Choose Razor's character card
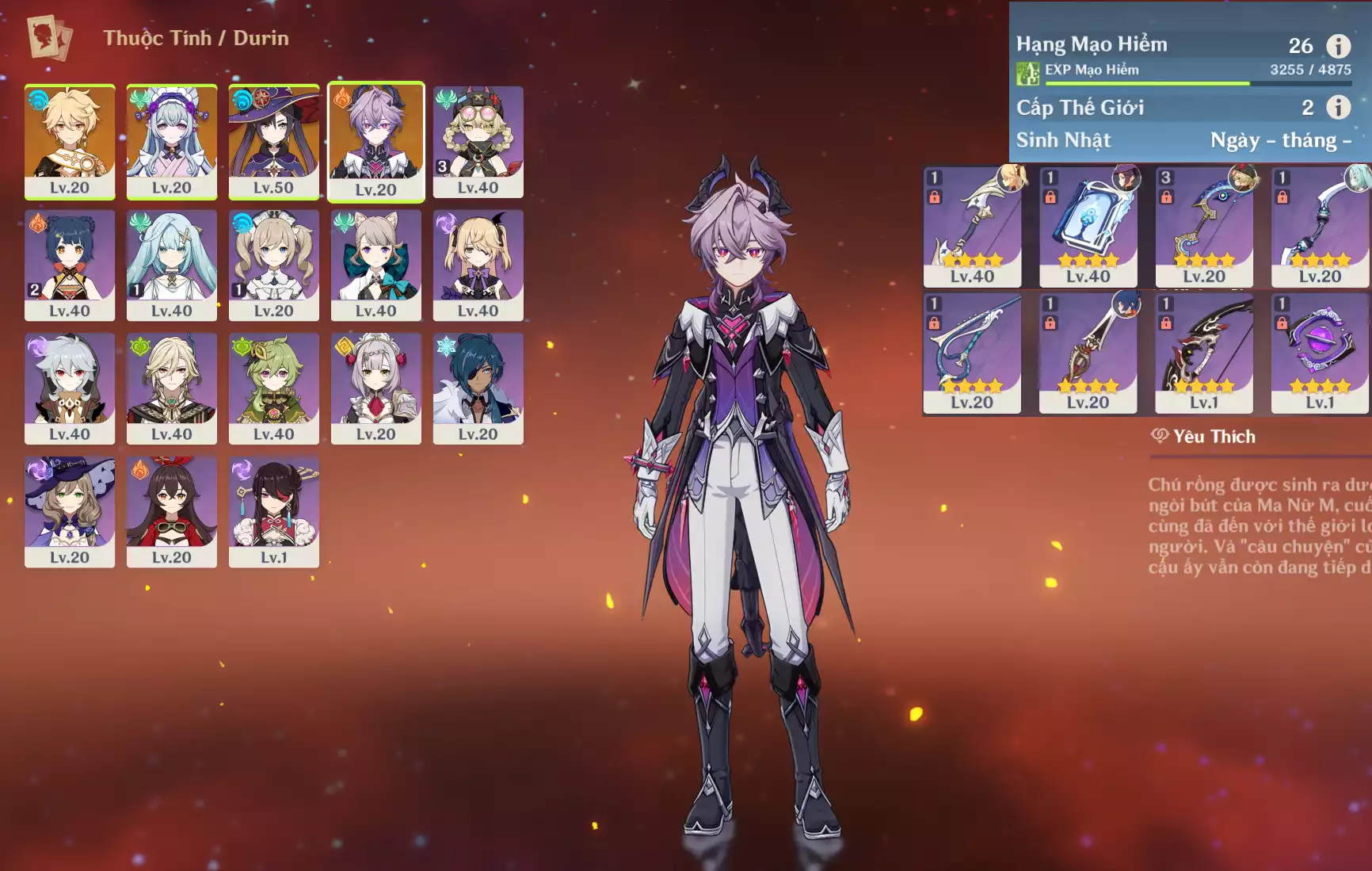Image resolution: width=1372 pixels, height=871 pixels. click(x=70, y=388)
